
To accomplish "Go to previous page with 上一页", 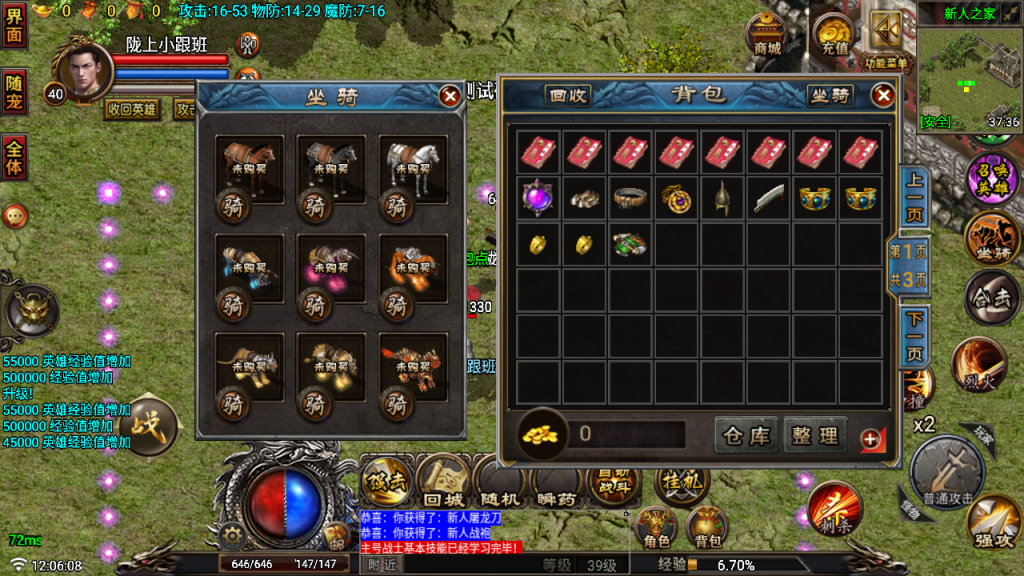I will pyautogui.click(x=914, y=197).
